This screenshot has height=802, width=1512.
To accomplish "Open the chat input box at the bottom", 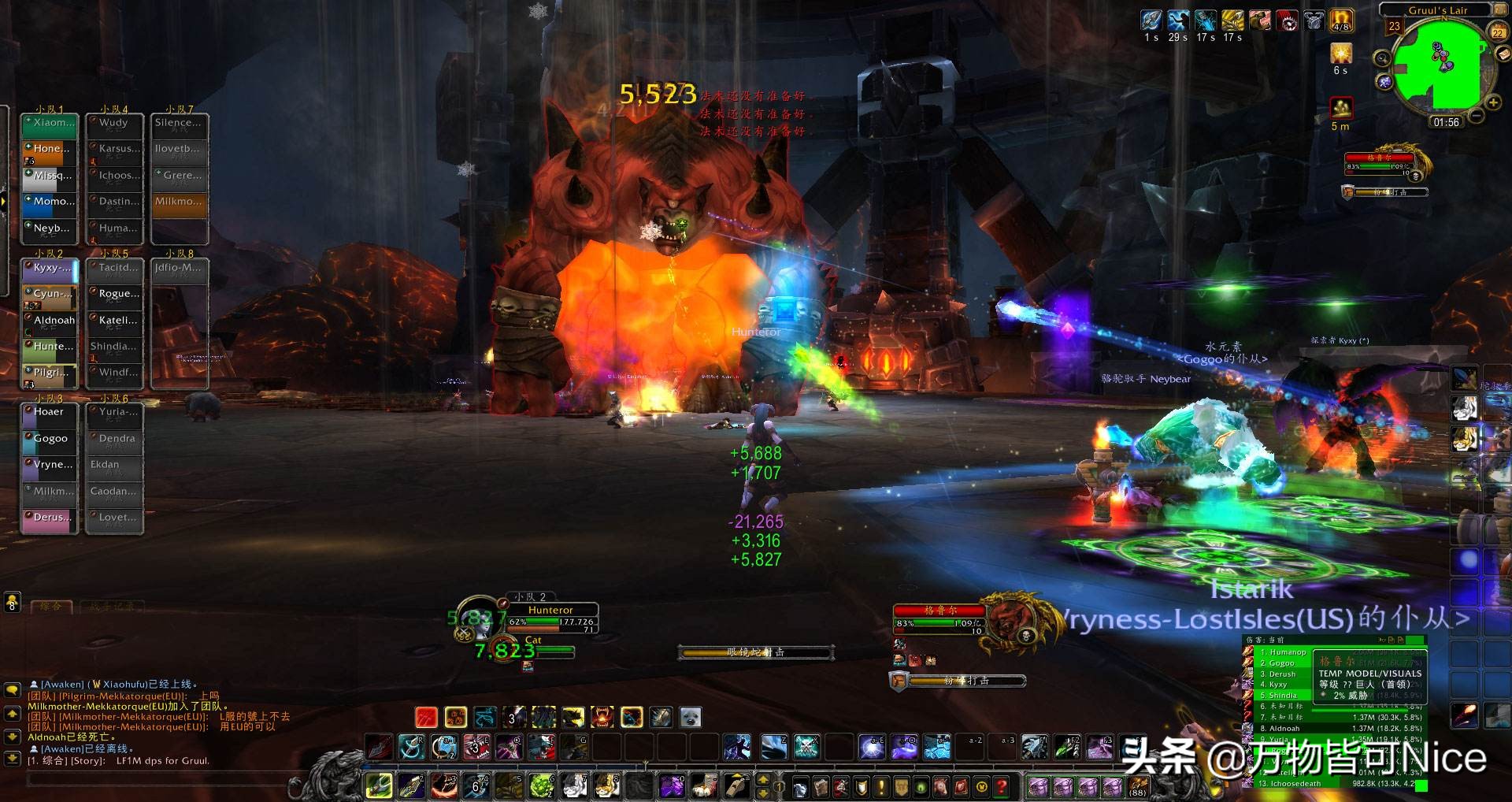I will pos(157,780).
